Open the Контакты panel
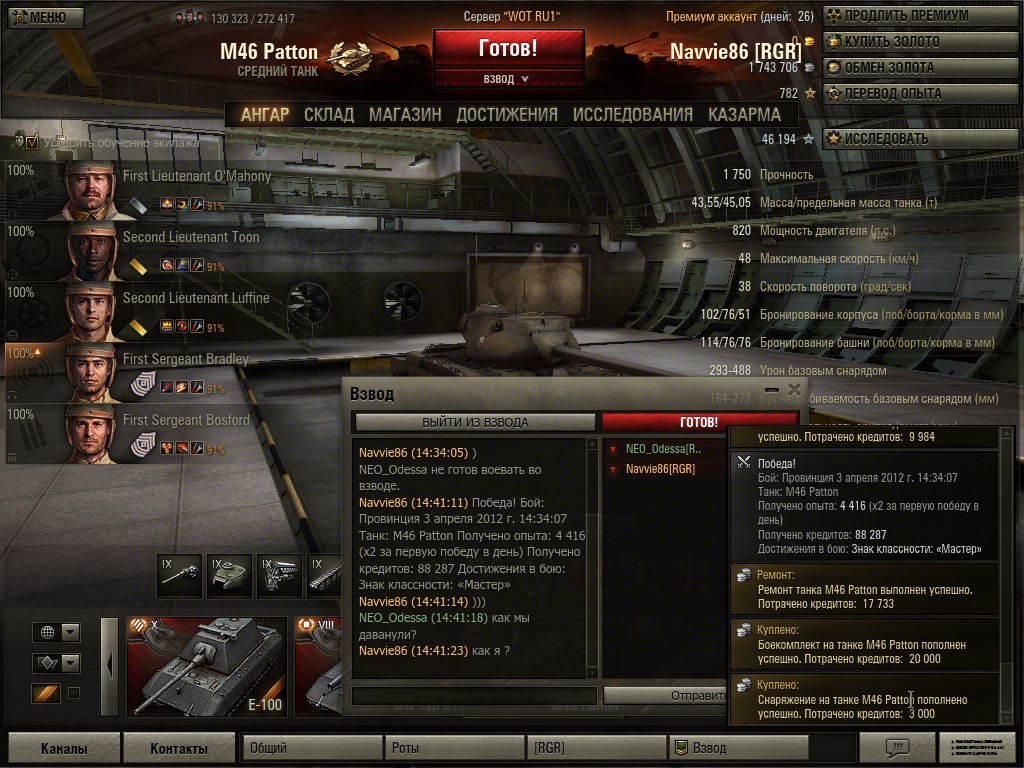 point(179,748)
